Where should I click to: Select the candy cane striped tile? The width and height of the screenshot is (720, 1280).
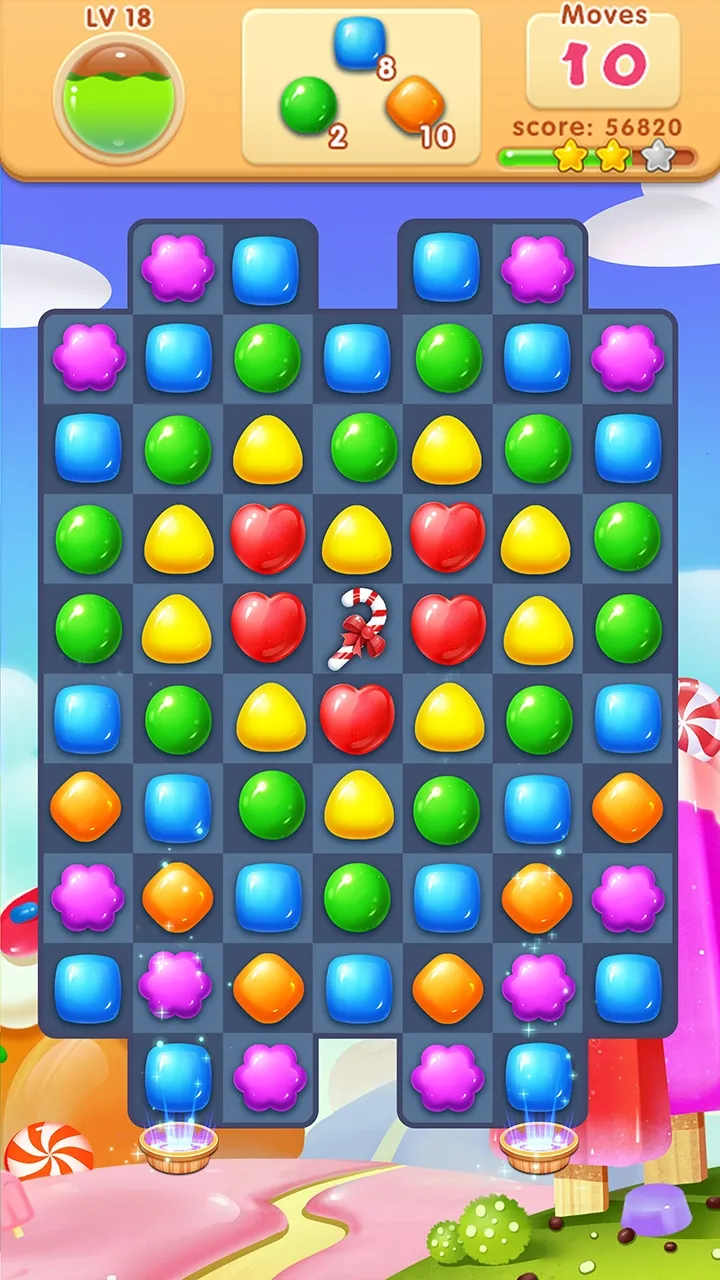coord(357,628)
